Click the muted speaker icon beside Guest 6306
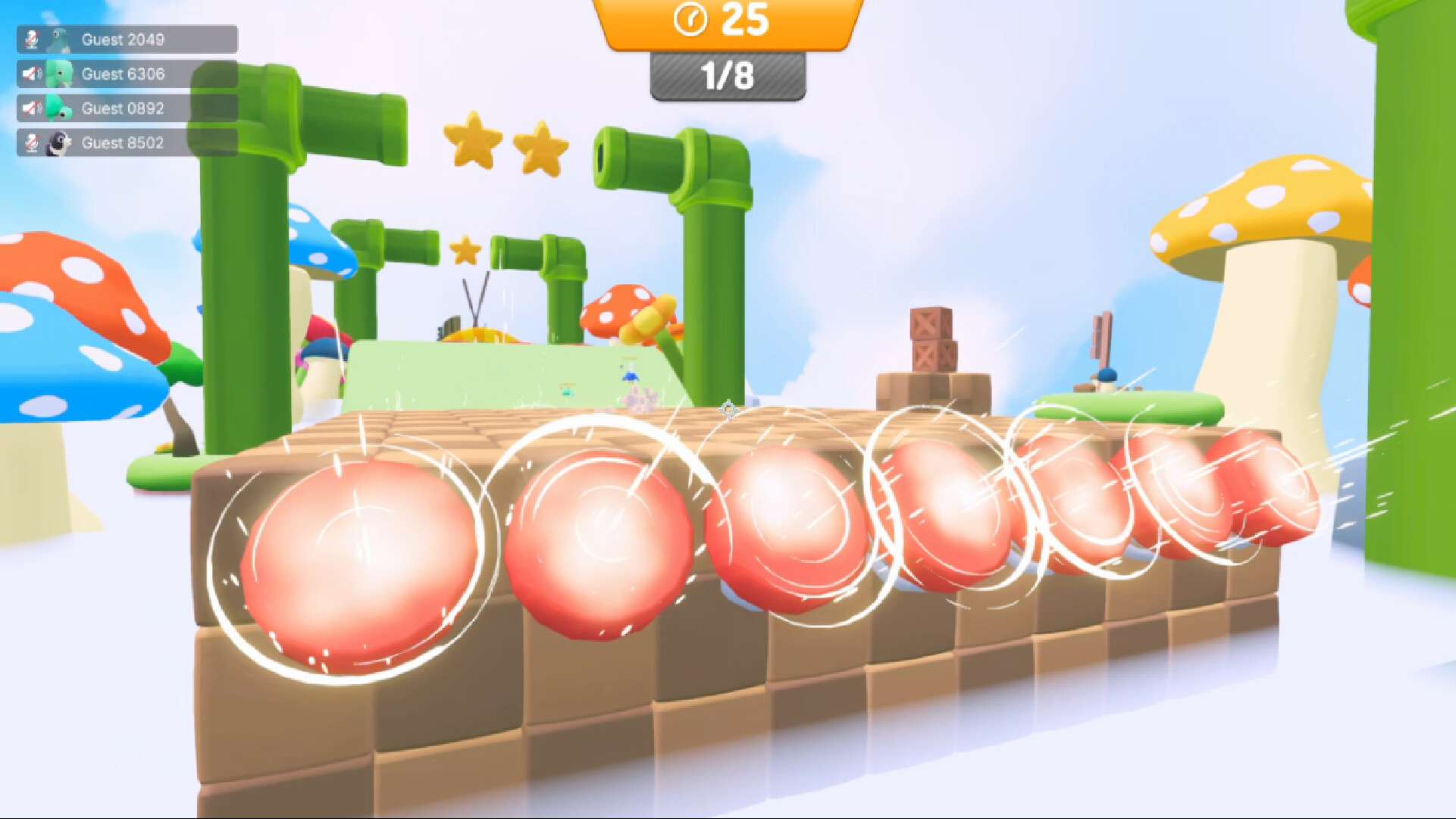Screen dimensions: 1456x819 32,73
